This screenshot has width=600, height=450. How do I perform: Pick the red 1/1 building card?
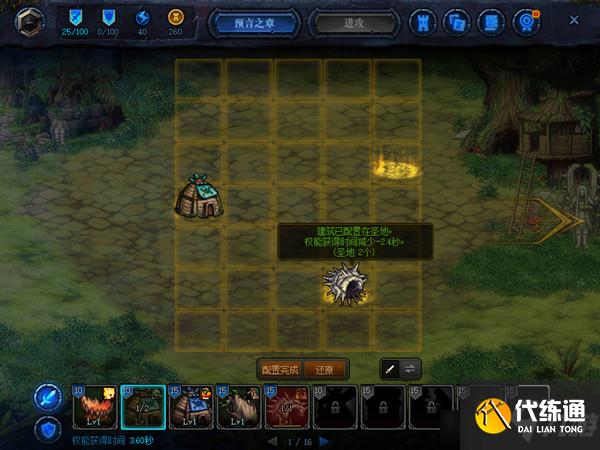[287, 407]
